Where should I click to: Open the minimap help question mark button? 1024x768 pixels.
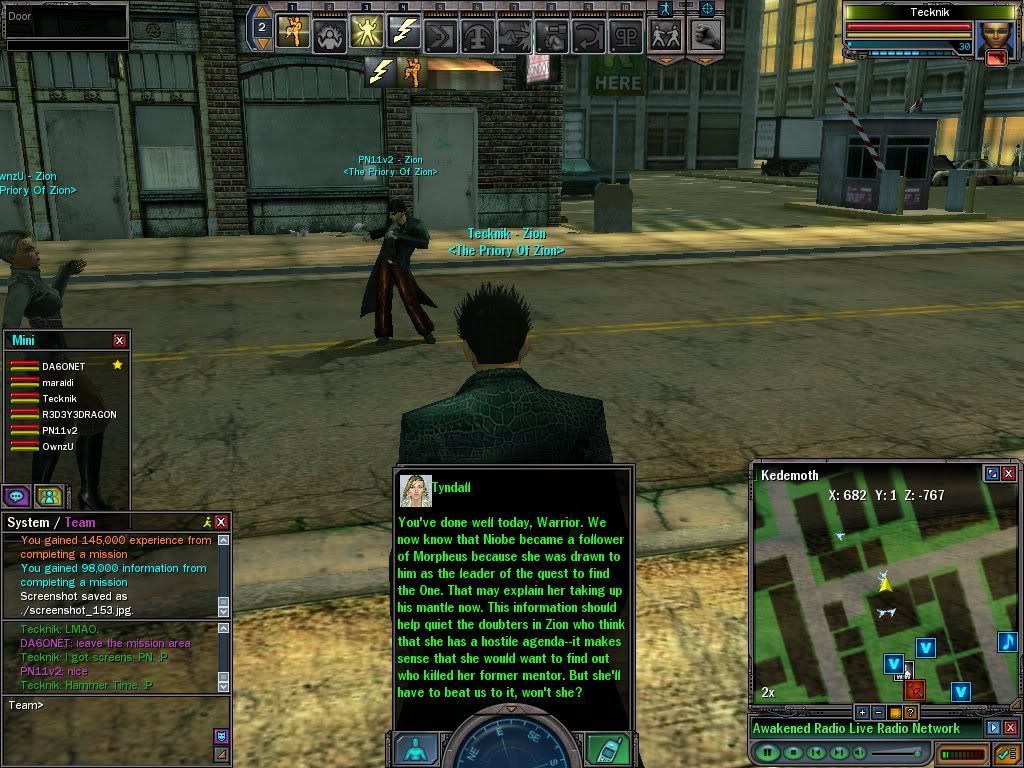pos(910,712)
